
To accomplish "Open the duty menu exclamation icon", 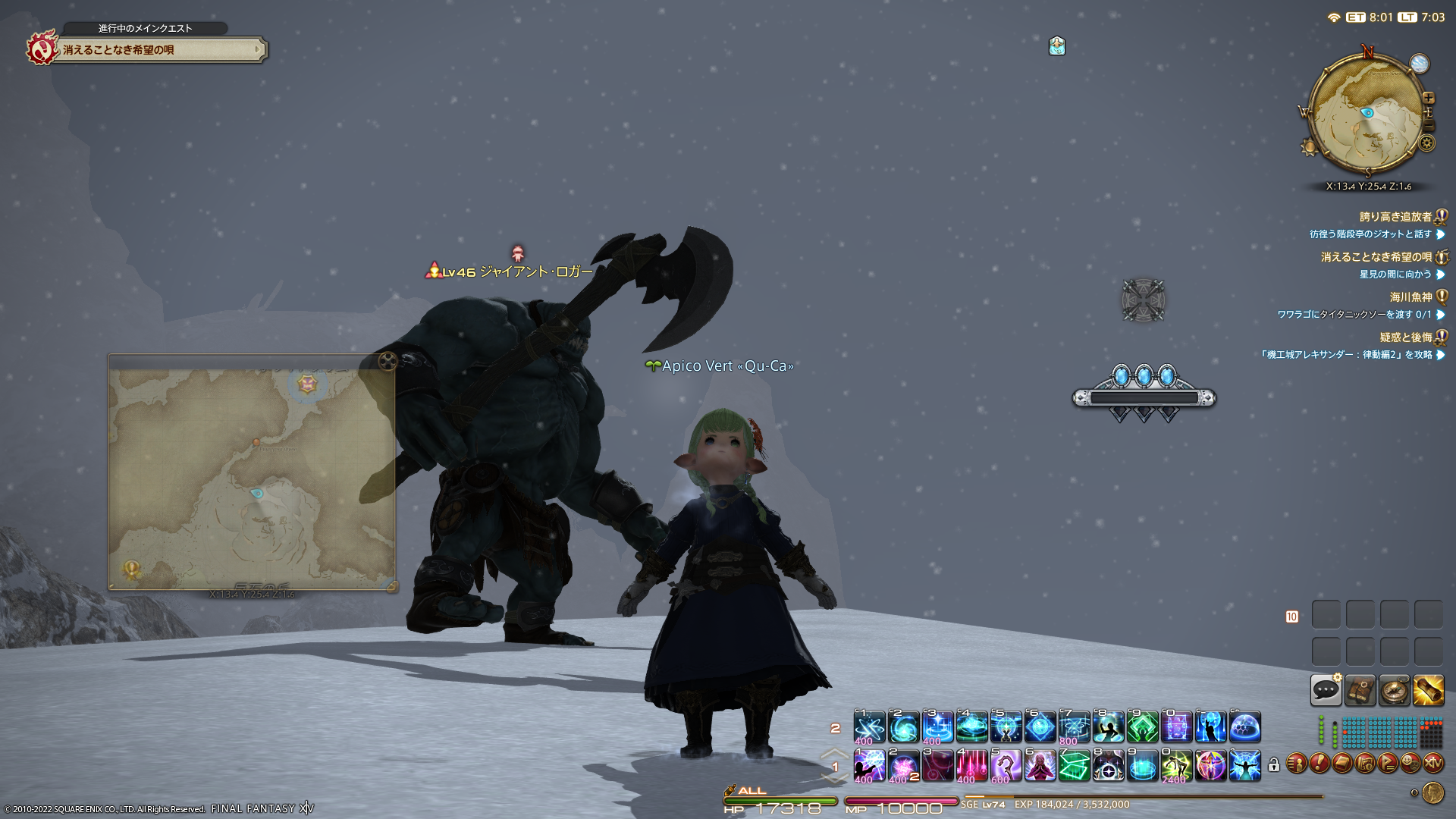I will (x=1319, y=763).
